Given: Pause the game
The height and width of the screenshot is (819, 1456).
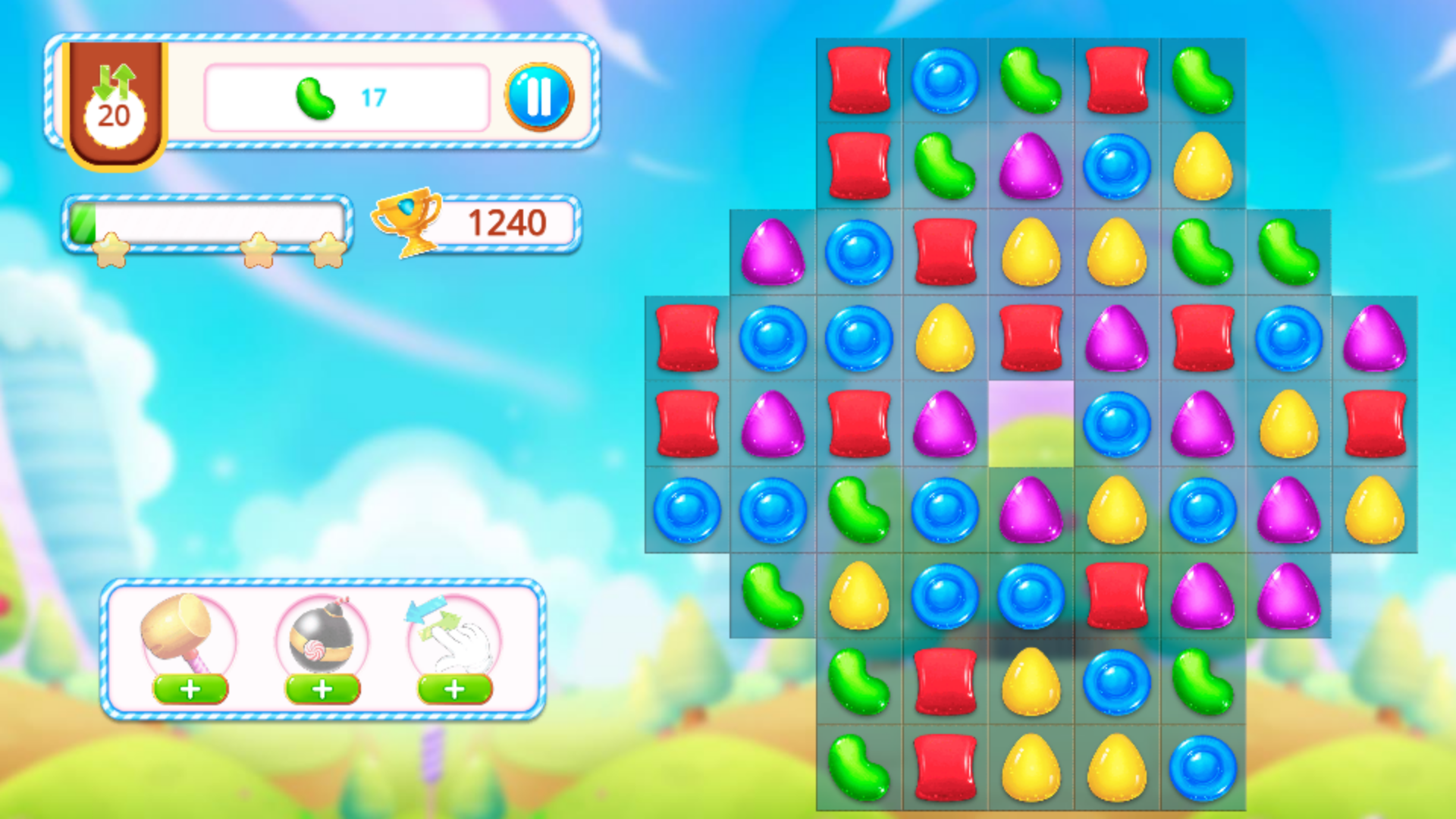Looking at the screenshot, I should click(540, 96).
